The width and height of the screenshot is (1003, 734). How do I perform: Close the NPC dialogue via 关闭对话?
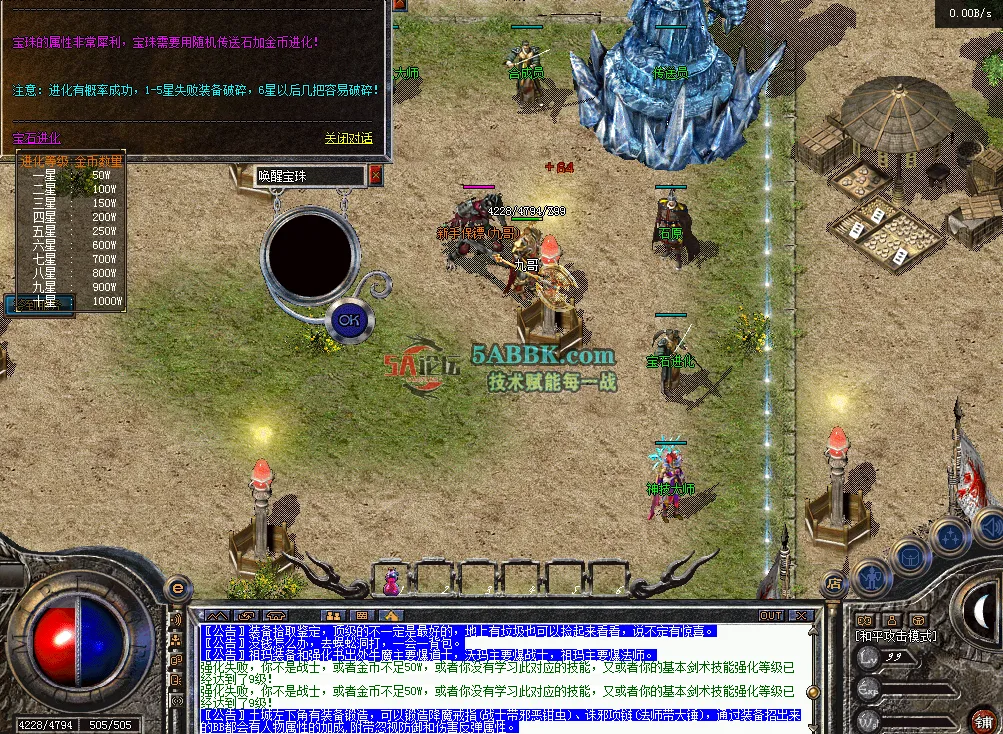click(x=348, y=139)
